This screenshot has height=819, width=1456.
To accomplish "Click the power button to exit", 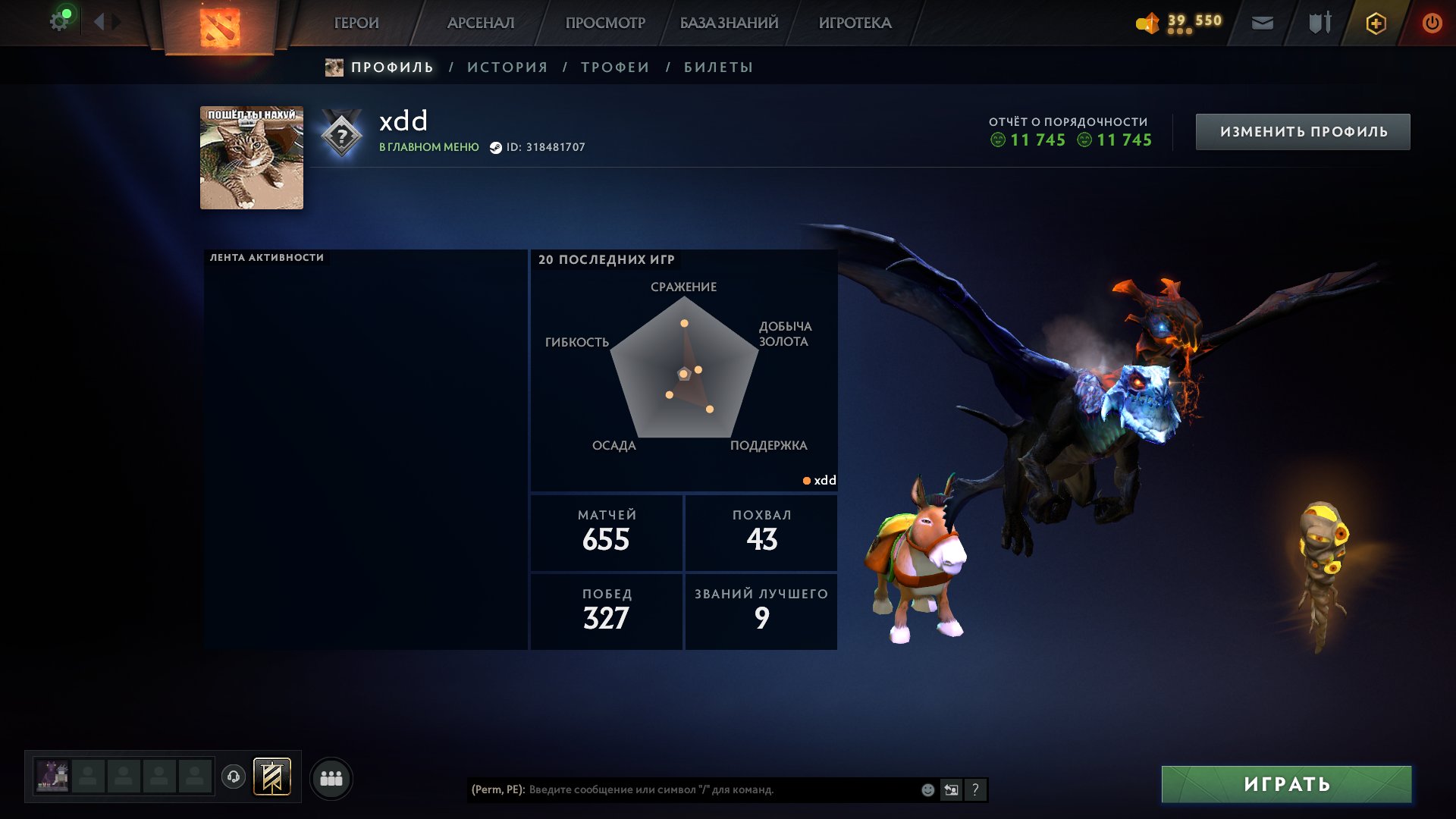I will pyautogui.click(x=1432, y=23).
